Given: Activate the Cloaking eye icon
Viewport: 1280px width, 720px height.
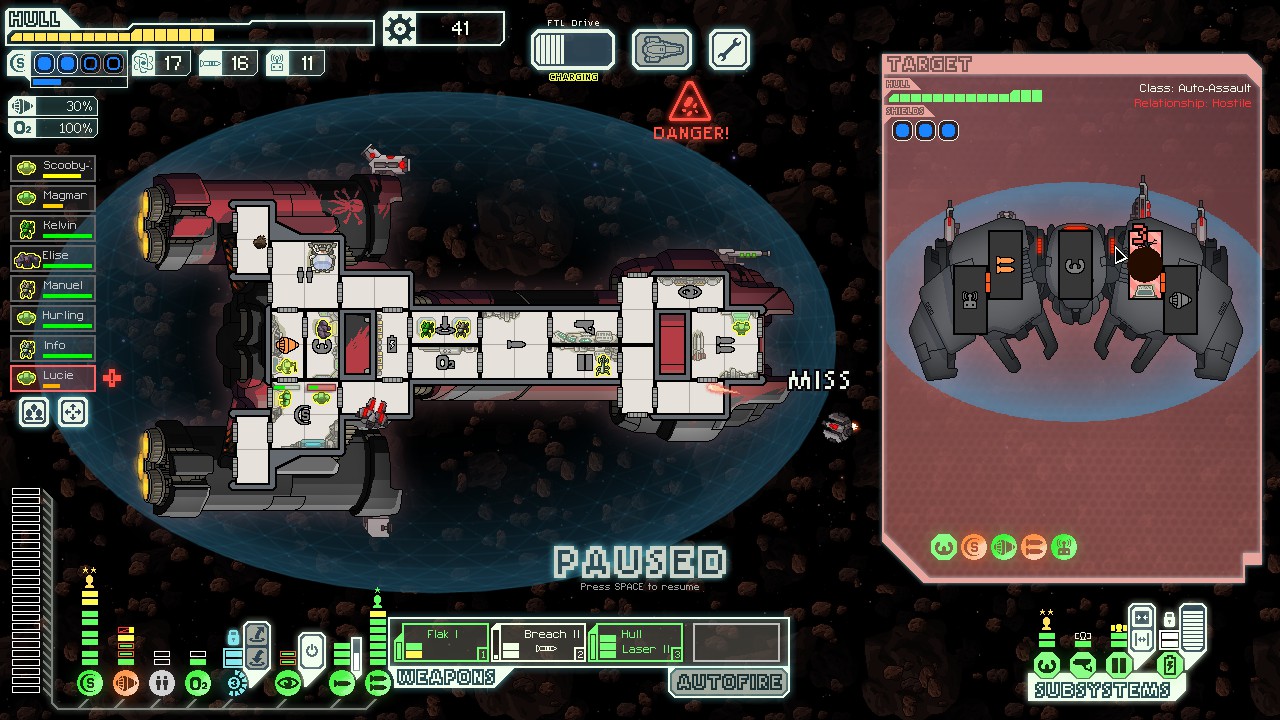Looking at the screenshot, I should 288,683.
